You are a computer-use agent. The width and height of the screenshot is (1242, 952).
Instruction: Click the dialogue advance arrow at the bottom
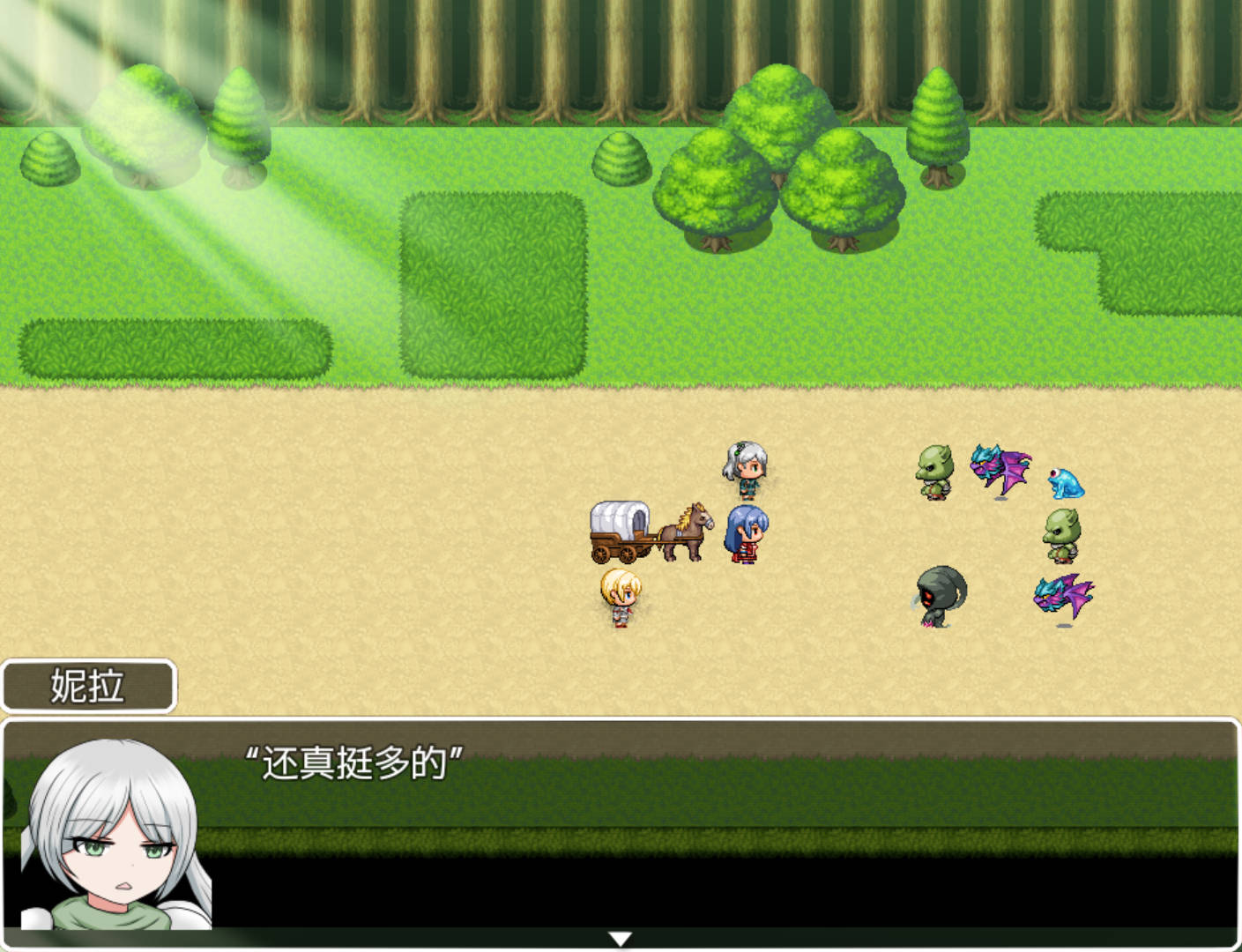[621, 941]
